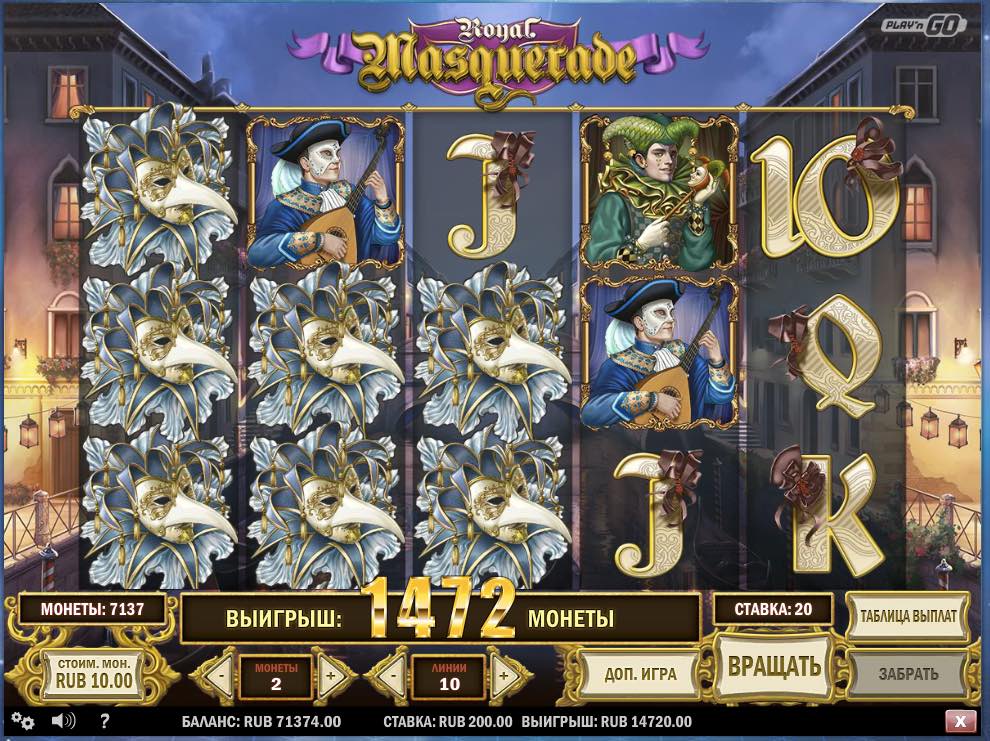The image size is (990, 741).
Task: Toggle sound with the speaker icon
Action: (63, 721)
